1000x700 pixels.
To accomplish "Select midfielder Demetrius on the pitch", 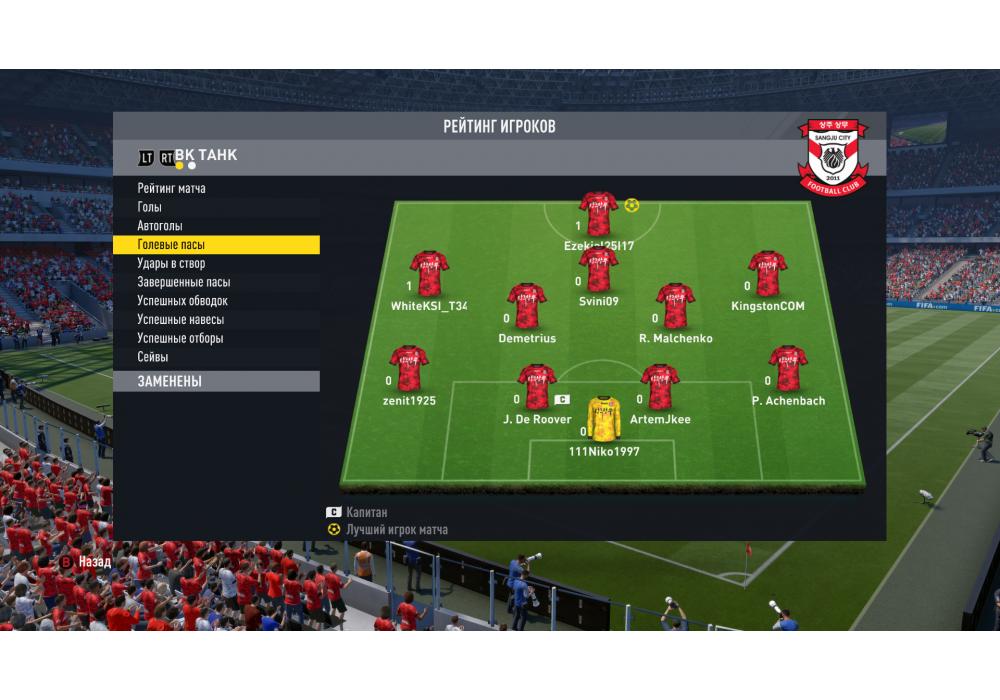I will pos(527,306).
